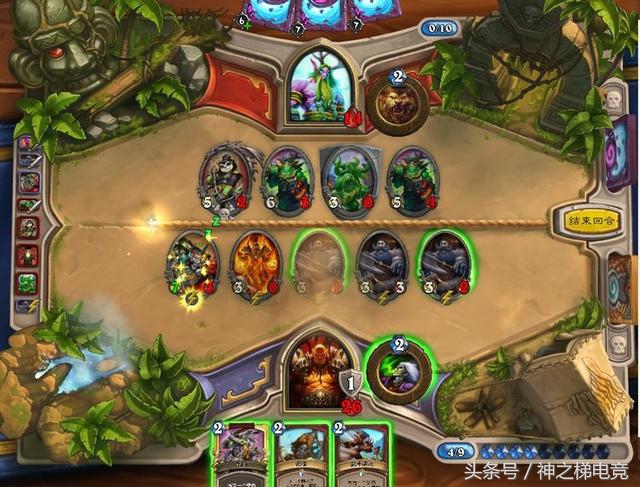Select your 7-attack minion with sparkles
This screenshot has width=640, height=487.
pos(194,266)
